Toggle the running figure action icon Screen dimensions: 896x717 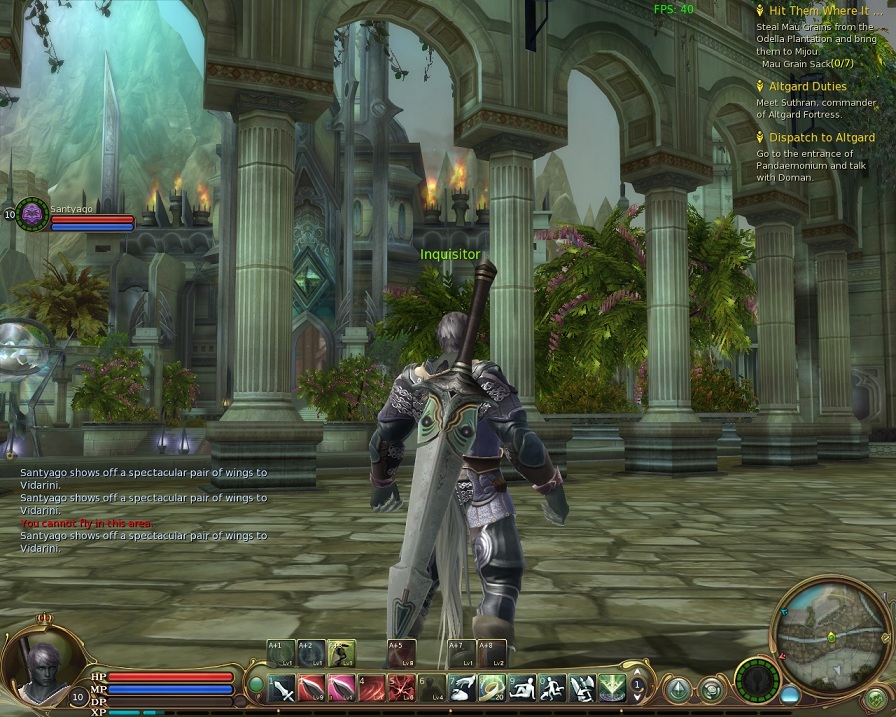(x=552, y=687)
